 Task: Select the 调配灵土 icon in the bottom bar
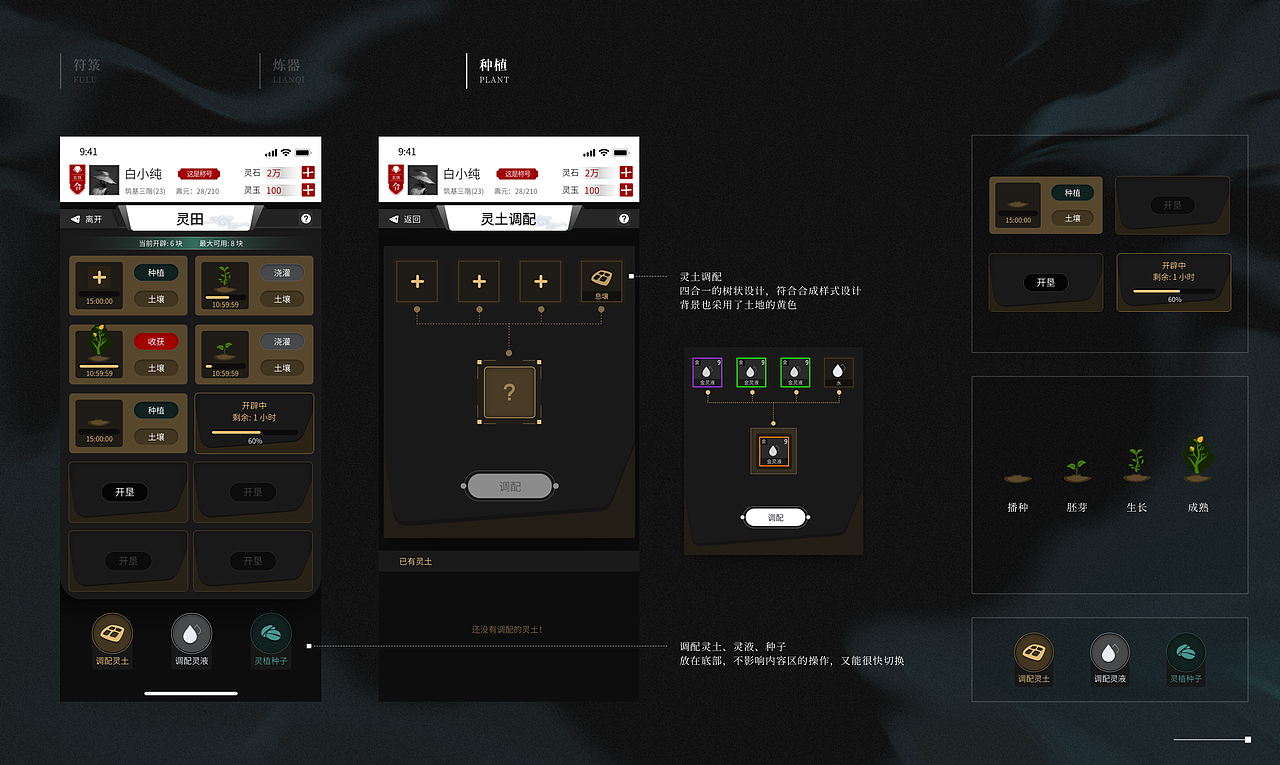(112, 634)
